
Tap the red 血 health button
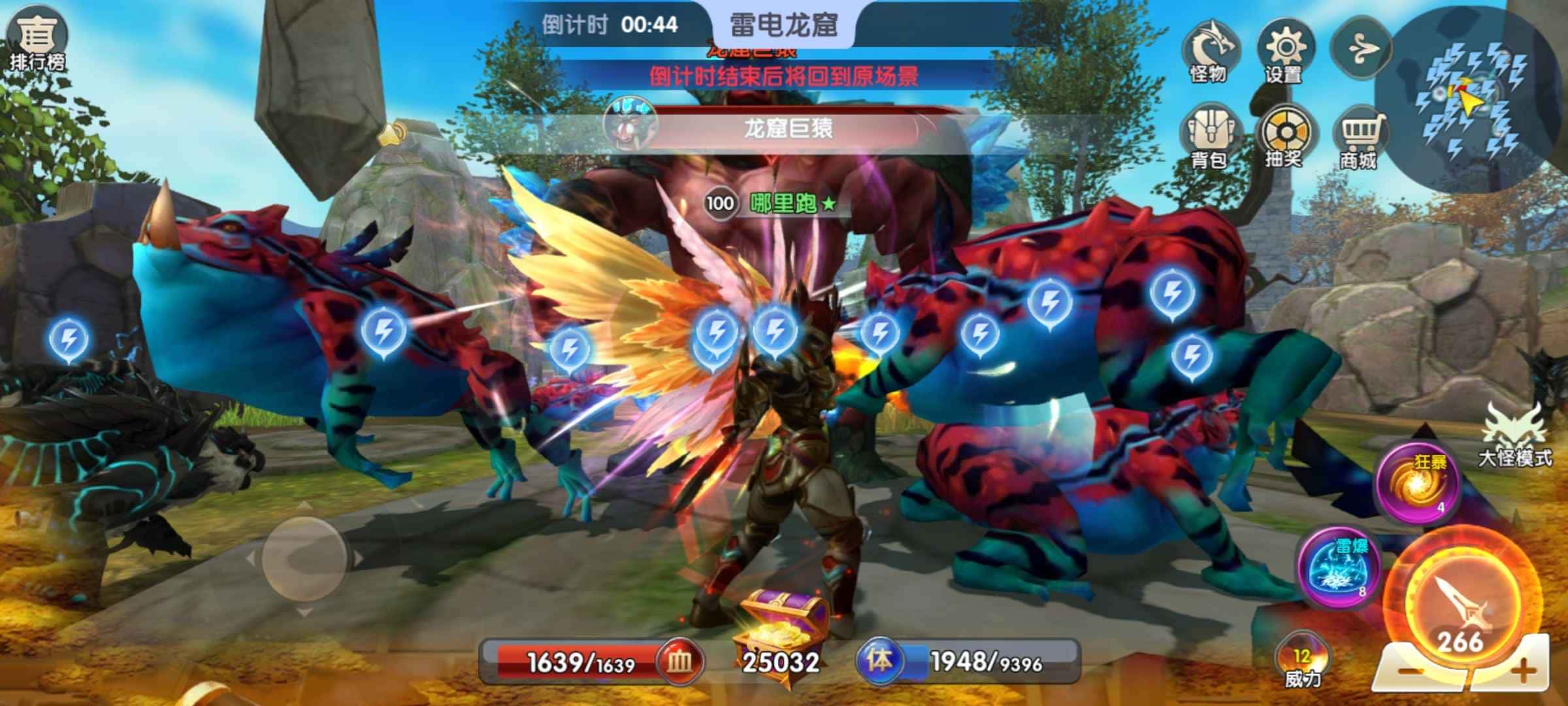(x=679, y=662)
